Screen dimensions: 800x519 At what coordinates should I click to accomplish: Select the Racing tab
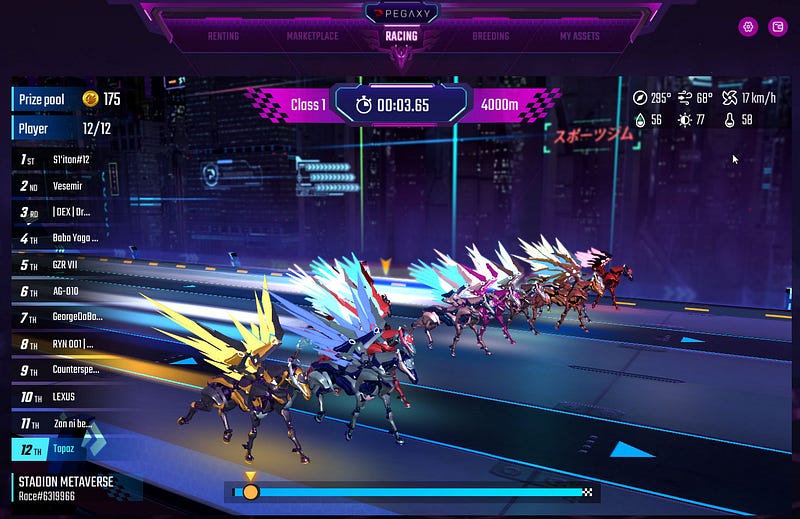[402, 36]
